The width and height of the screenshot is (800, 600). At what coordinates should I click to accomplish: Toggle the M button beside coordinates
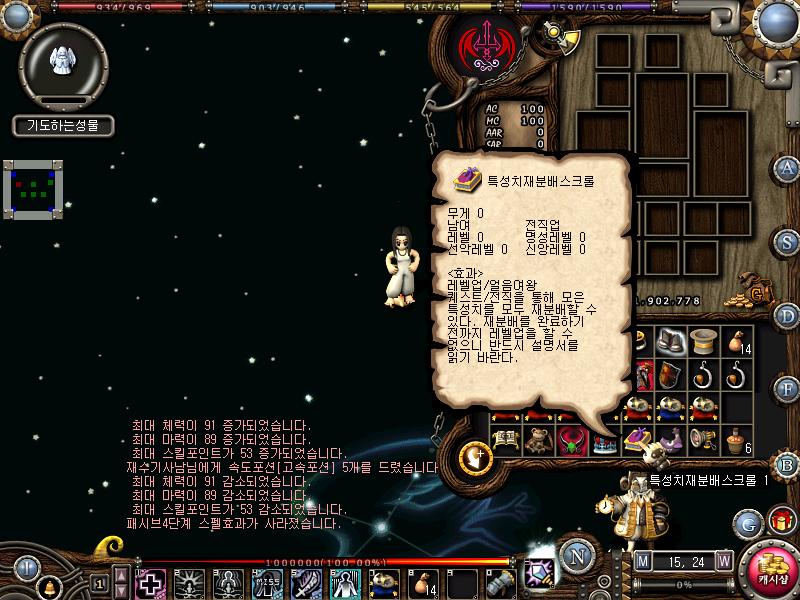coord(642,560)
